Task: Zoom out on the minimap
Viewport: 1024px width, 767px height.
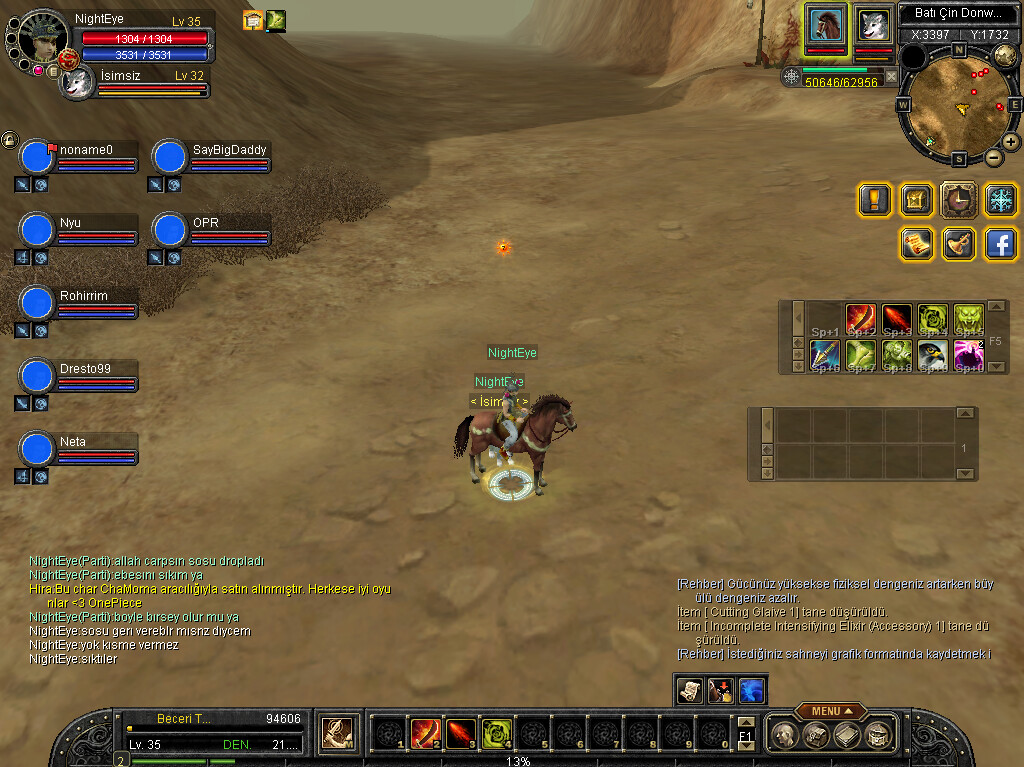Action: 993,157
